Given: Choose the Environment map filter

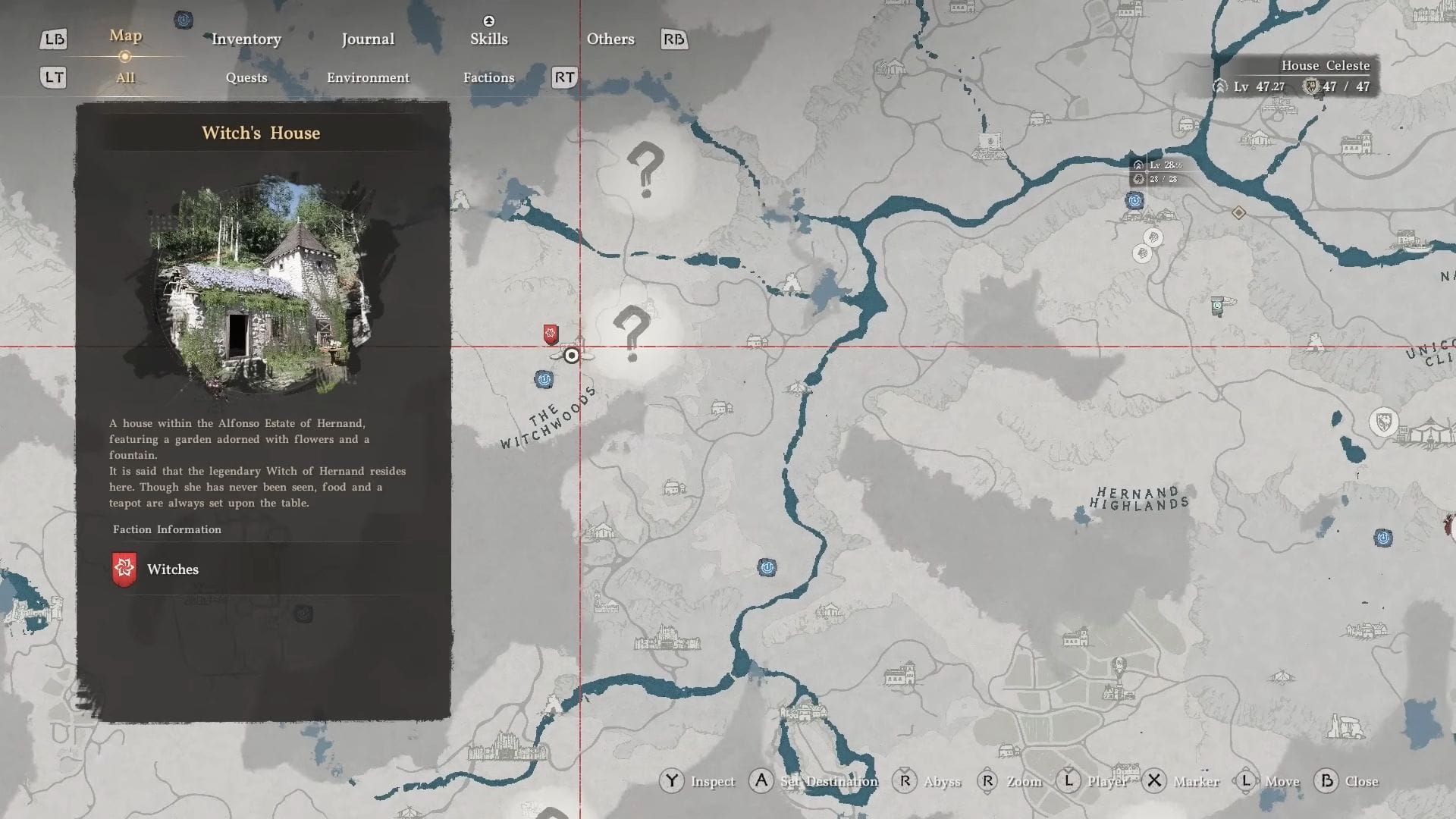Looking at the screenshot, I should point(368,77).
